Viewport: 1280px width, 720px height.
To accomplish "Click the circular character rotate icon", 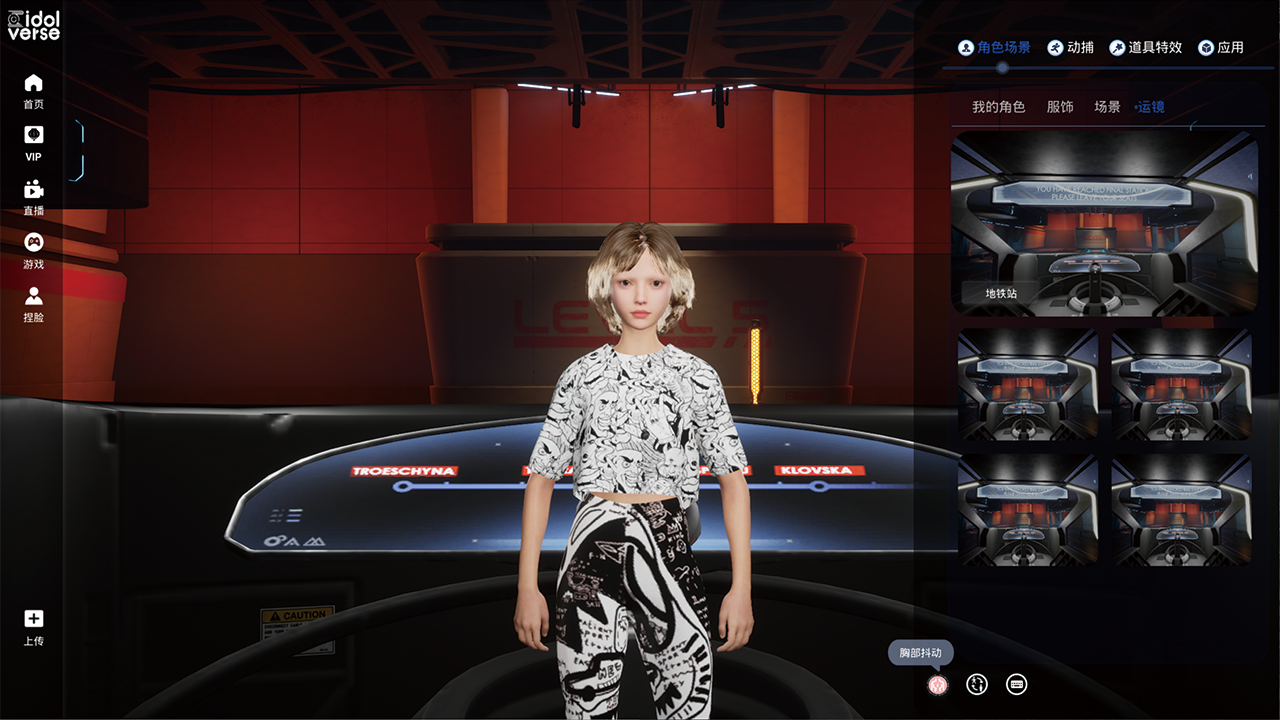I will 977,684.
